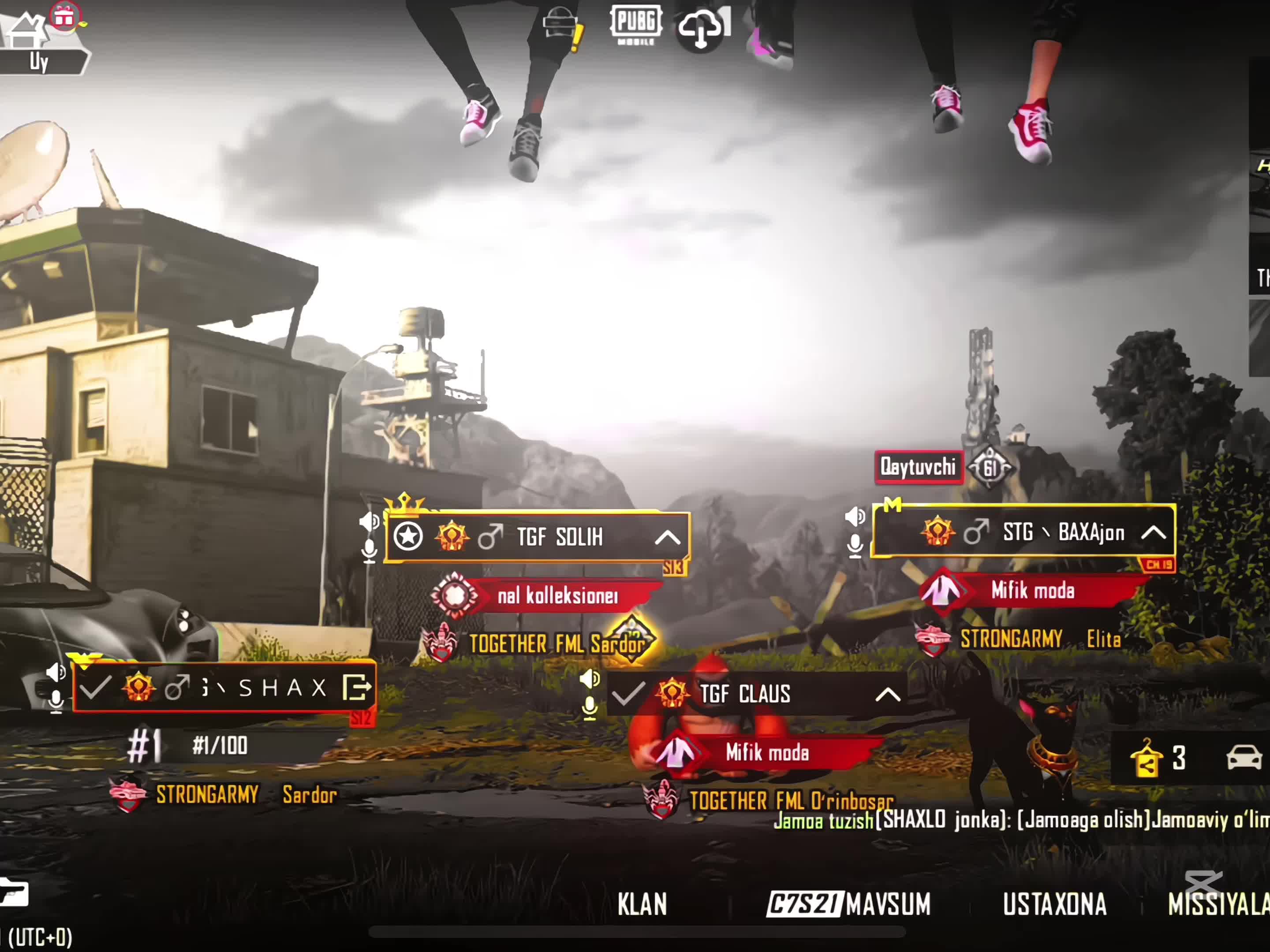The width and height of the screenshot is (1270, 952).
Task: Toggle TGF CLAUS speaker icon
Action: (x=590, y=680)
